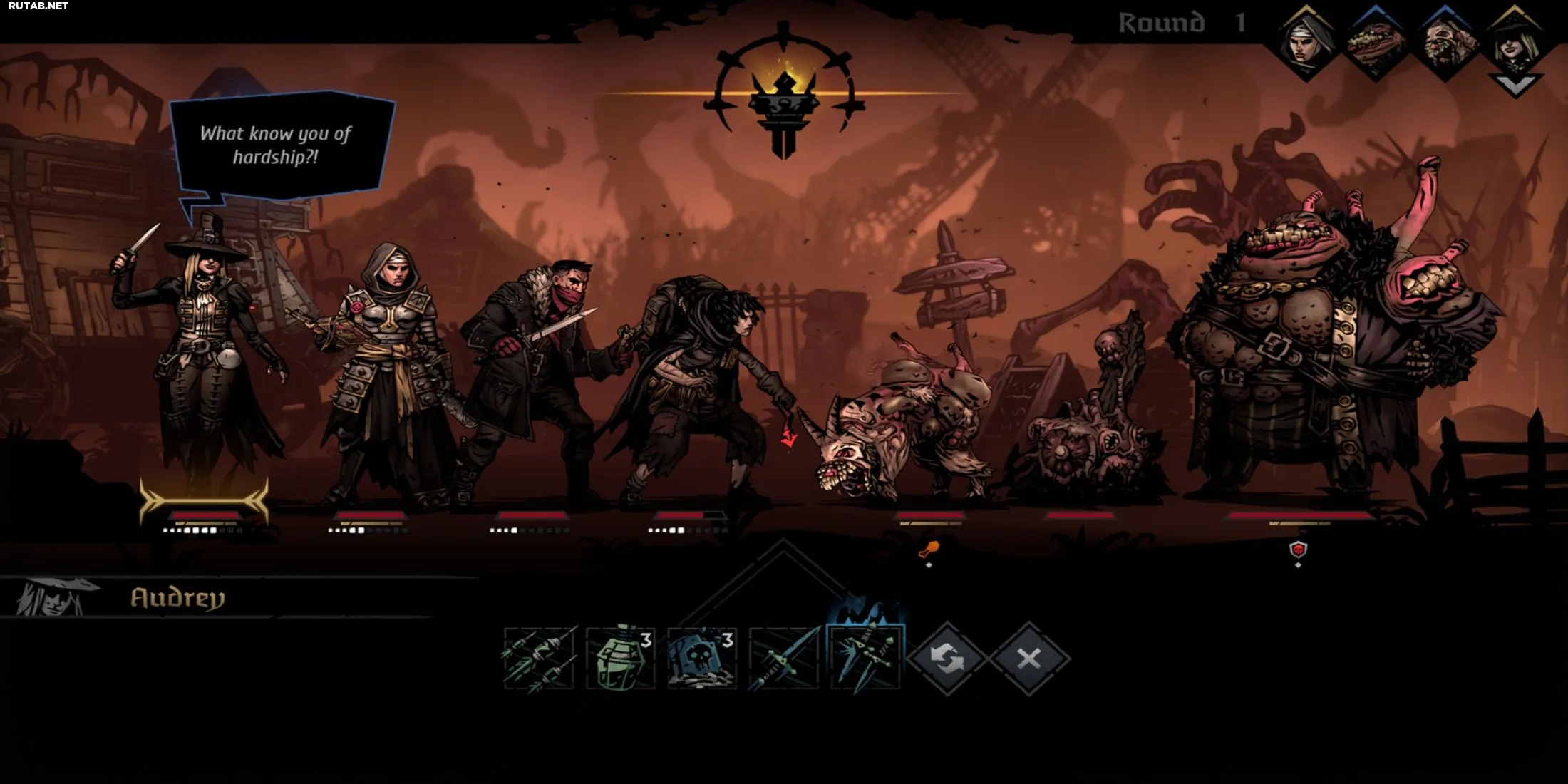Select the bloated face enemy turn portrait
1568x784 pixels.
click(x=1445, y=43)
